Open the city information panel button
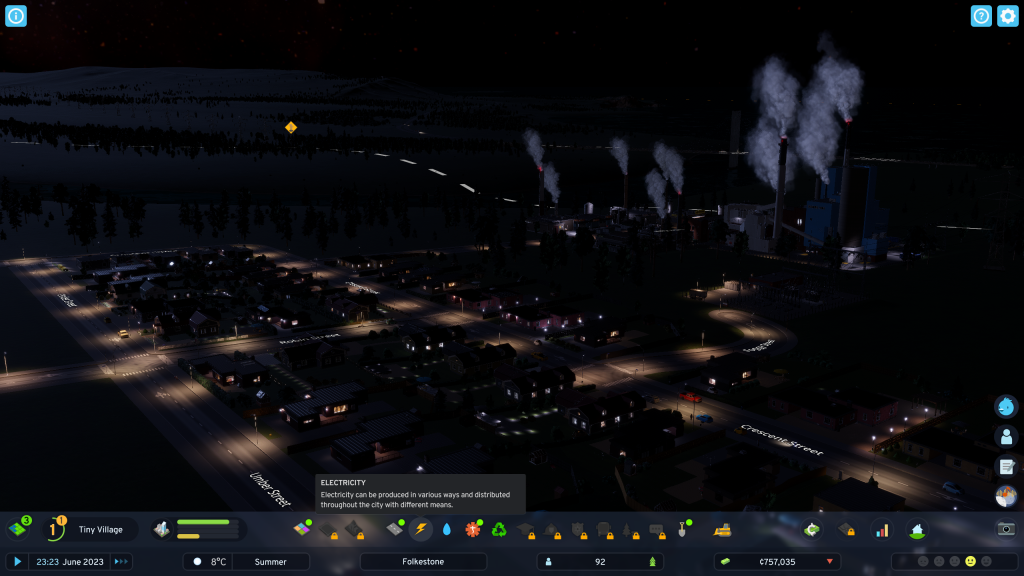The image size is (1024, 576). click(16, 16)
